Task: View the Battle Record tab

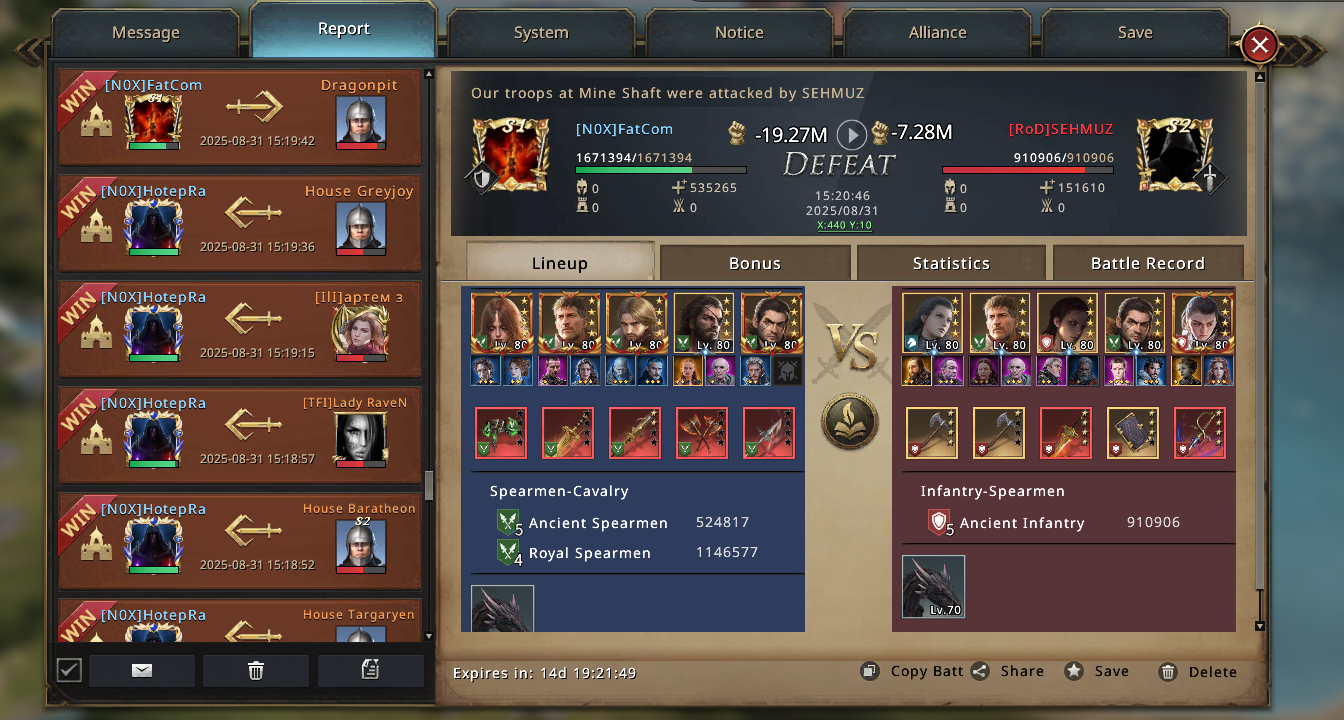Action: [x=1147, y=263]
